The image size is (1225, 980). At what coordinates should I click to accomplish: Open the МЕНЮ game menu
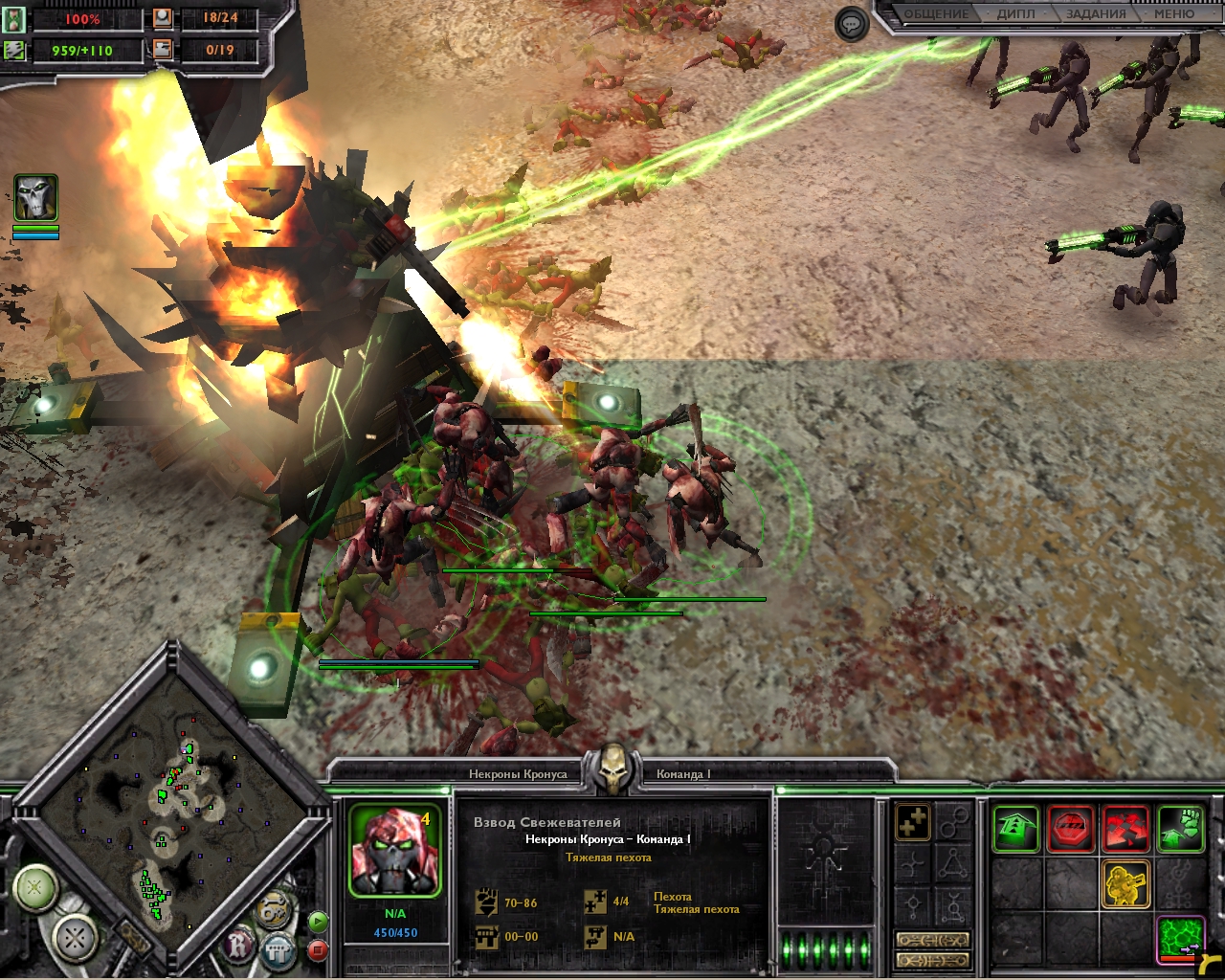1173,14
